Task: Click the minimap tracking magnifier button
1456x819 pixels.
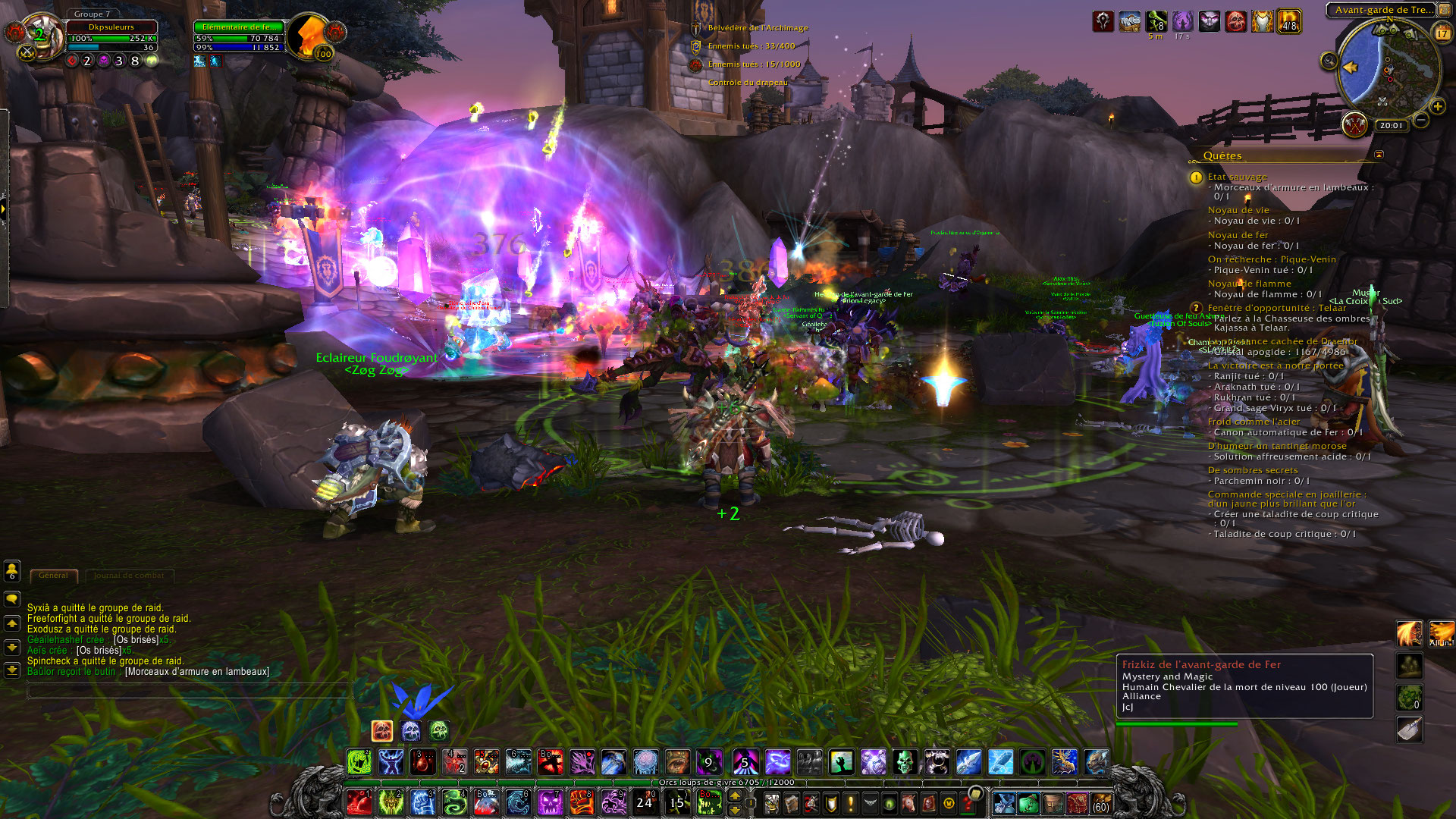Action: [1329, 61]
